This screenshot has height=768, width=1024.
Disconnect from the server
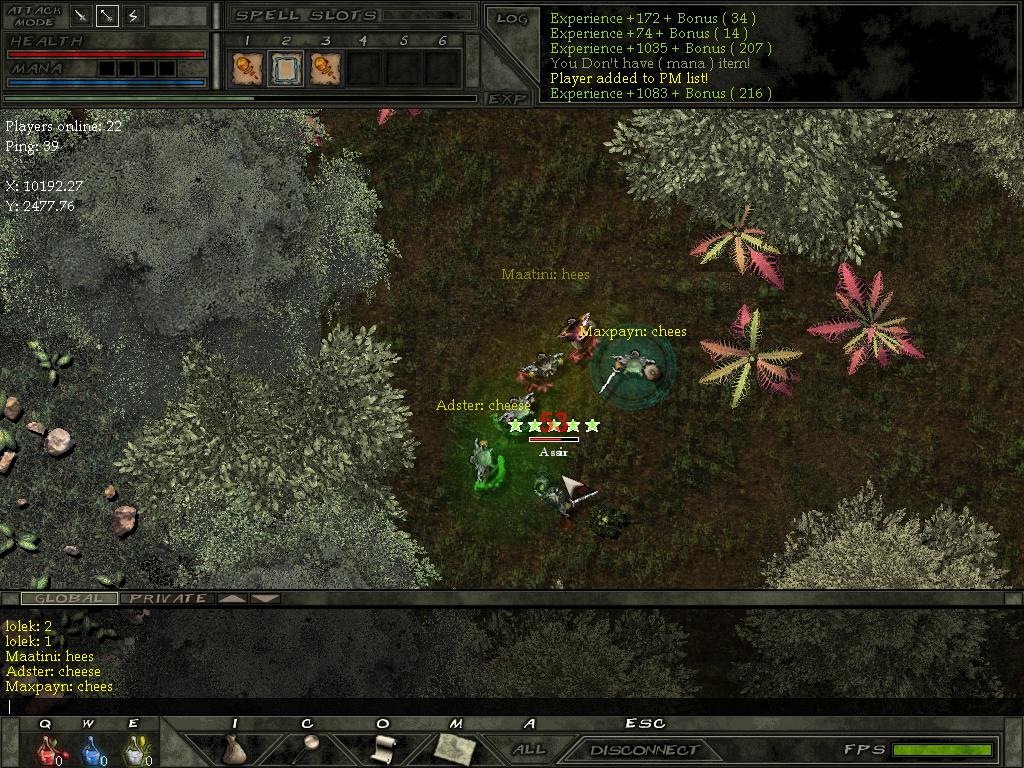coord(644,750)
